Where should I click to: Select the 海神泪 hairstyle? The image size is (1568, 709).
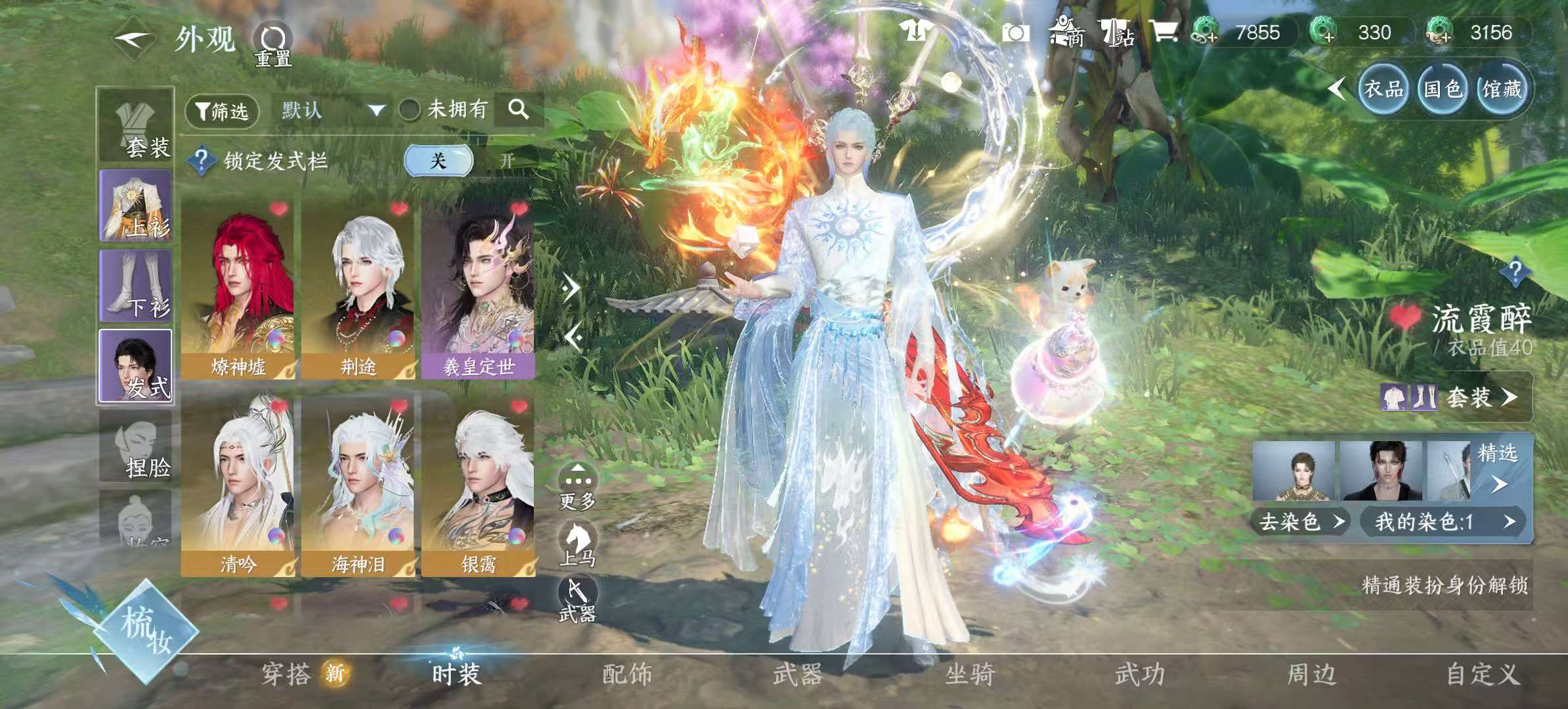[358, 487]
